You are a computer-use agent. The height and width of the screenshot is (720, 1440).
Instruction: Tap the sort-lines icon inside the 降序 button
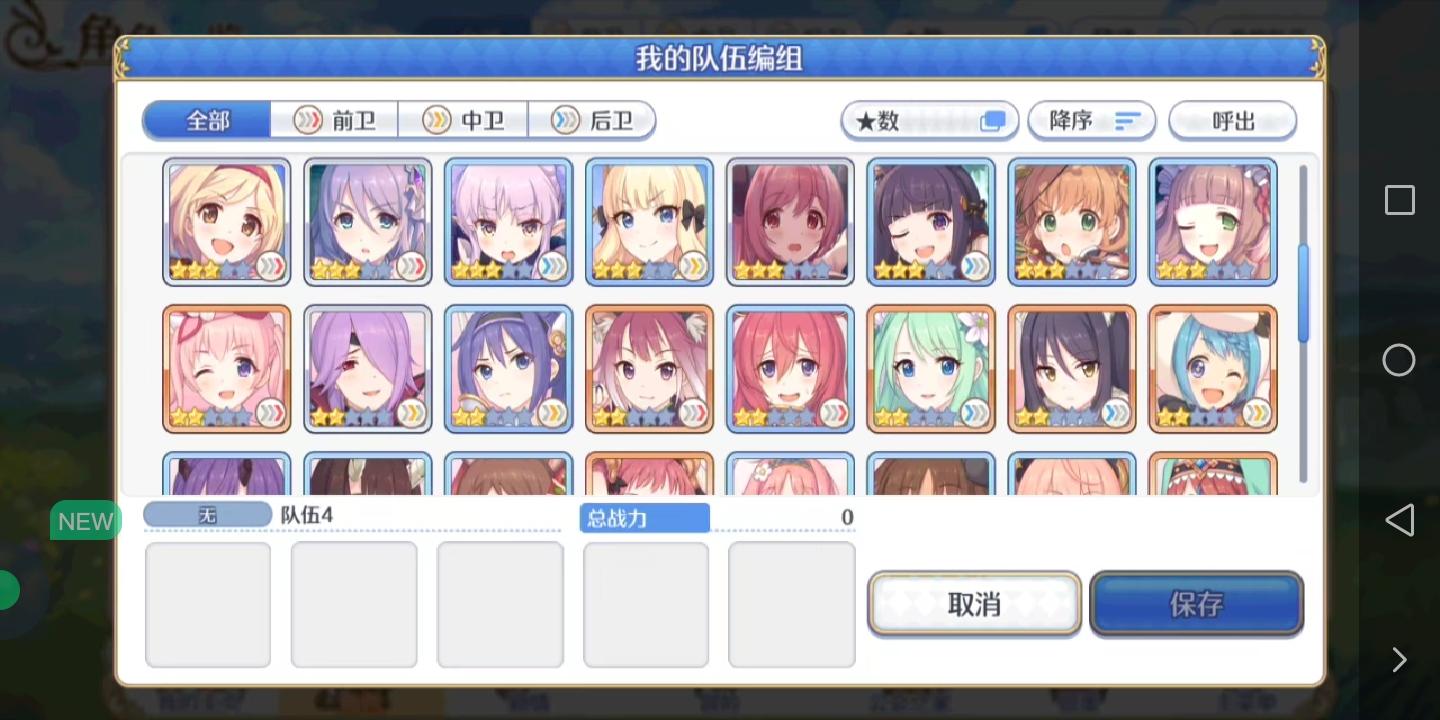click(1128, 120)
